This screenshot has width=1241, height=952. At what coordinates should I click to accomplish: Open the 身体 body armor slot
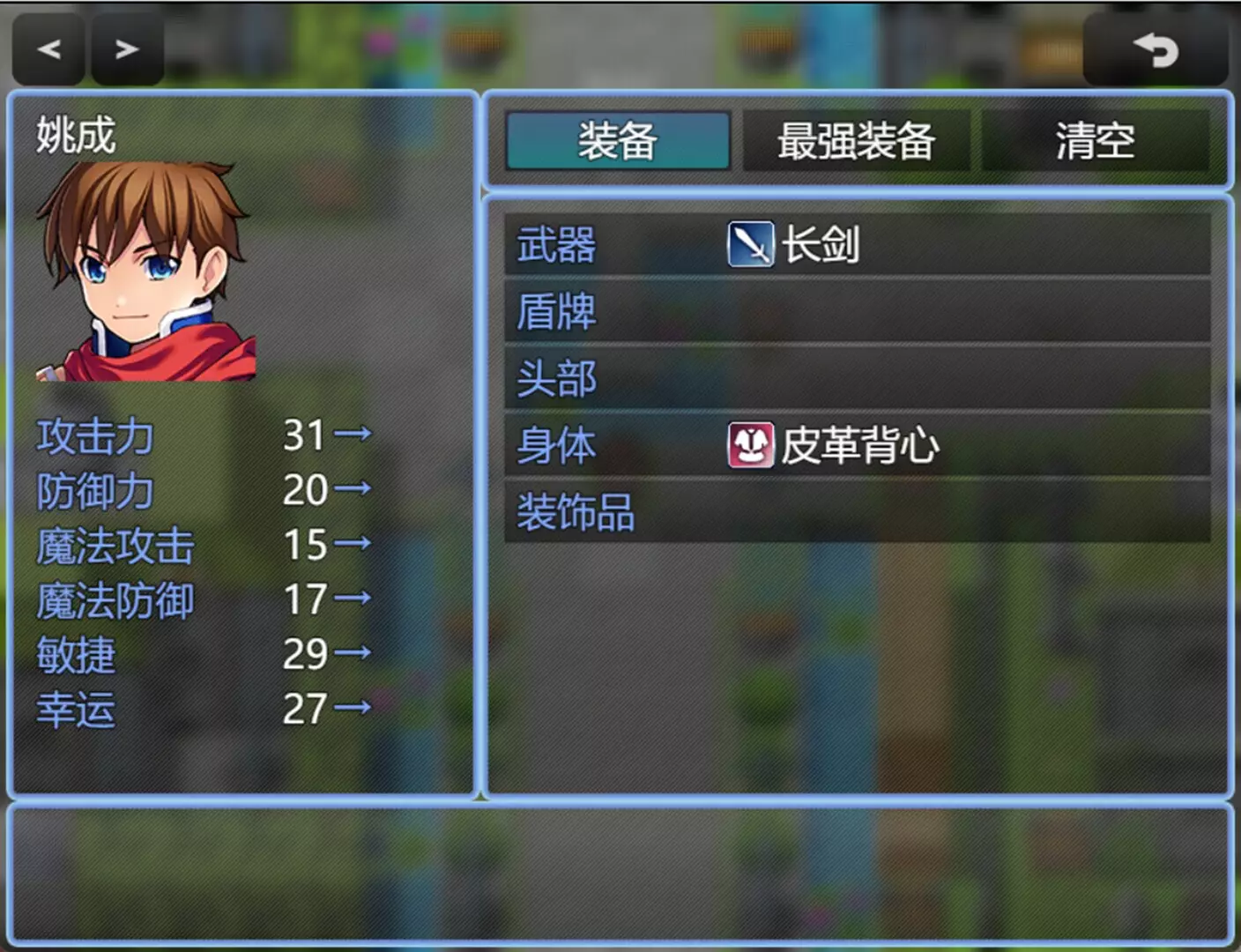tap(864, 443)
